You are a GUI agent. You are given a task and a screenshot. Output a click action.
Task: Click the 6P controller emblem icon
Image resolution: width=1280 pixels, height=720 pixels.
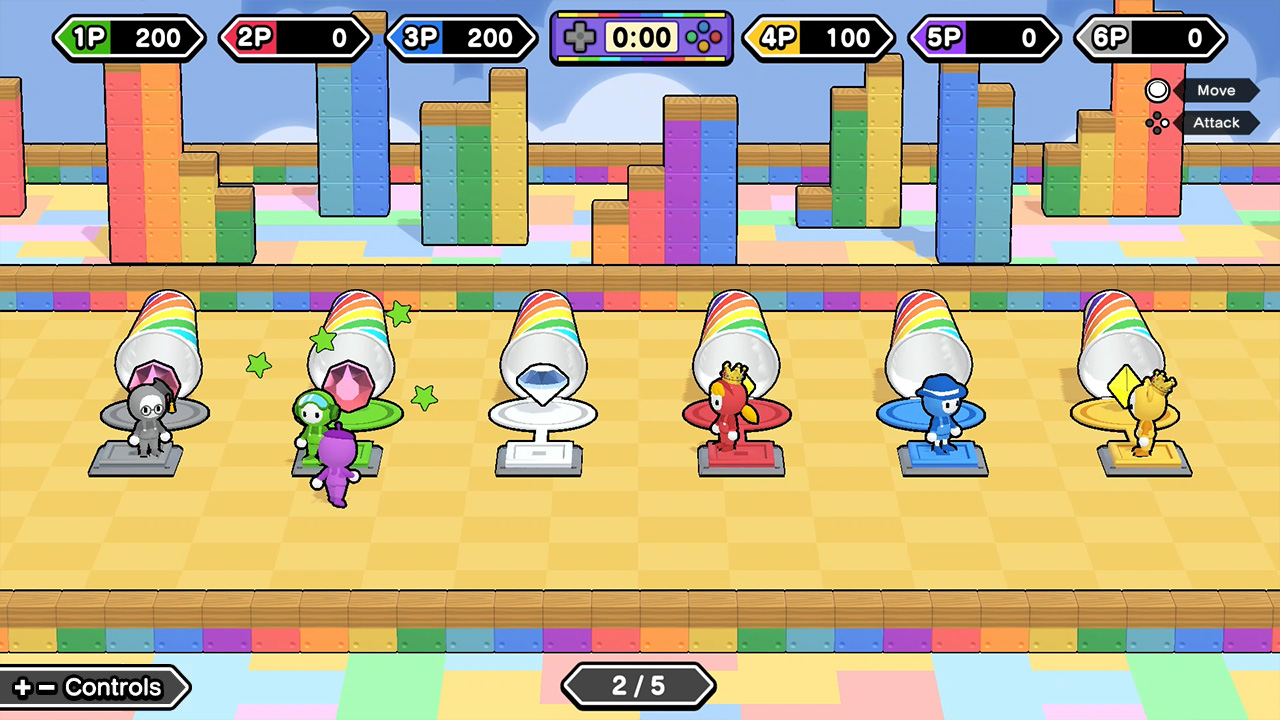pyautogui.click(x=1110, y=37)
